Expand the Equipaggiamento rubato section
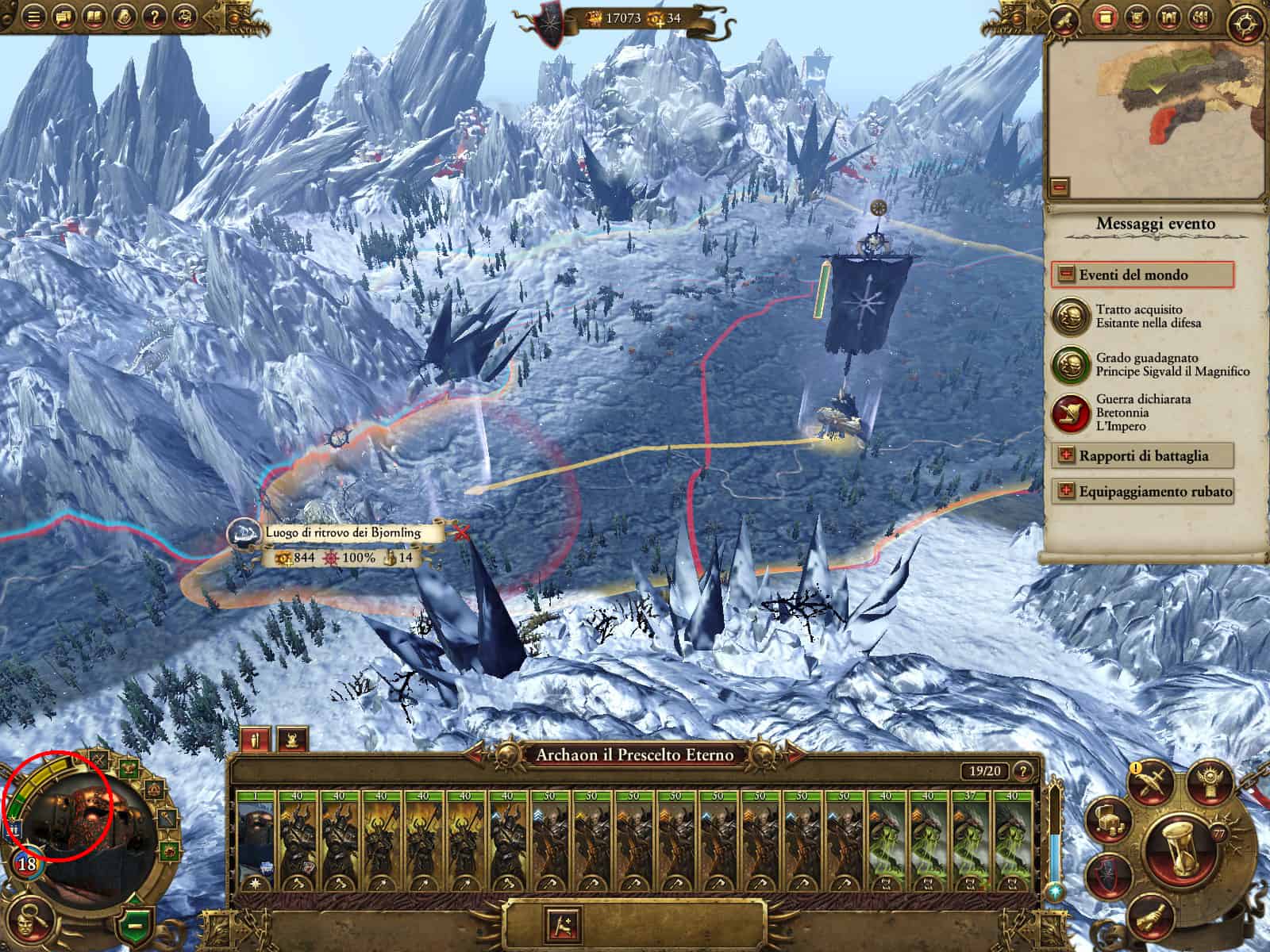This screenshot has height=952, width=1270. coord(1065,491)
